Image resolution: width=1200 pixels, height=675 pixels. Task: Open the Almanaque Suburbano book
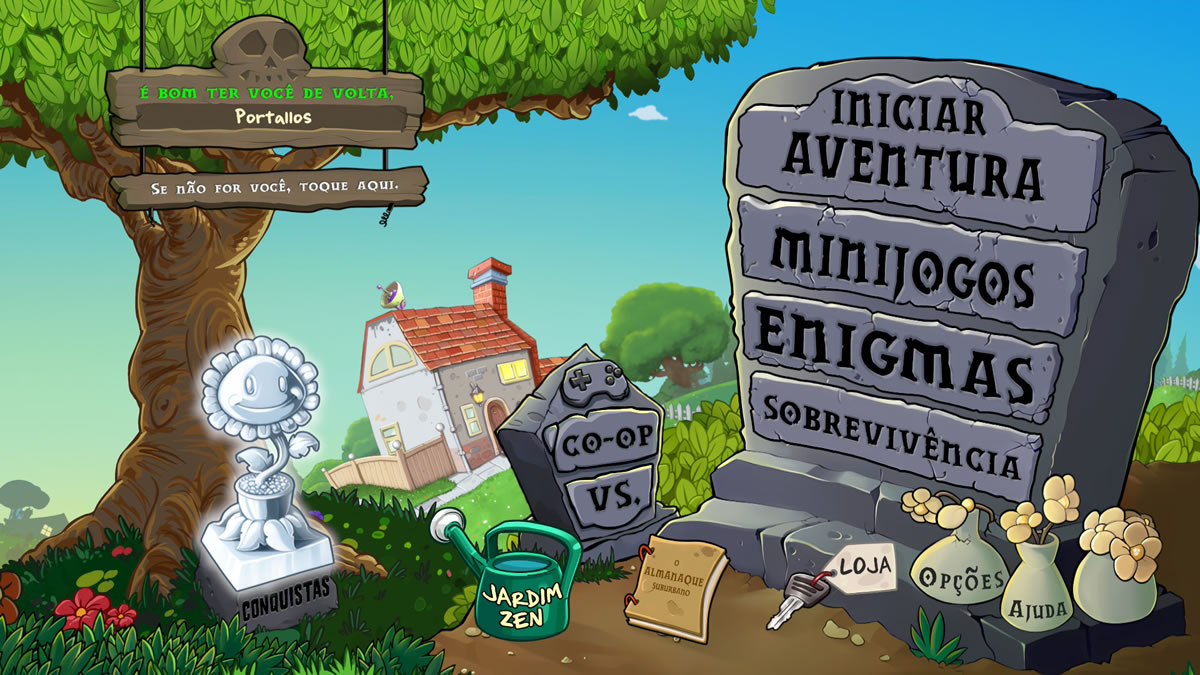(677, 585)
